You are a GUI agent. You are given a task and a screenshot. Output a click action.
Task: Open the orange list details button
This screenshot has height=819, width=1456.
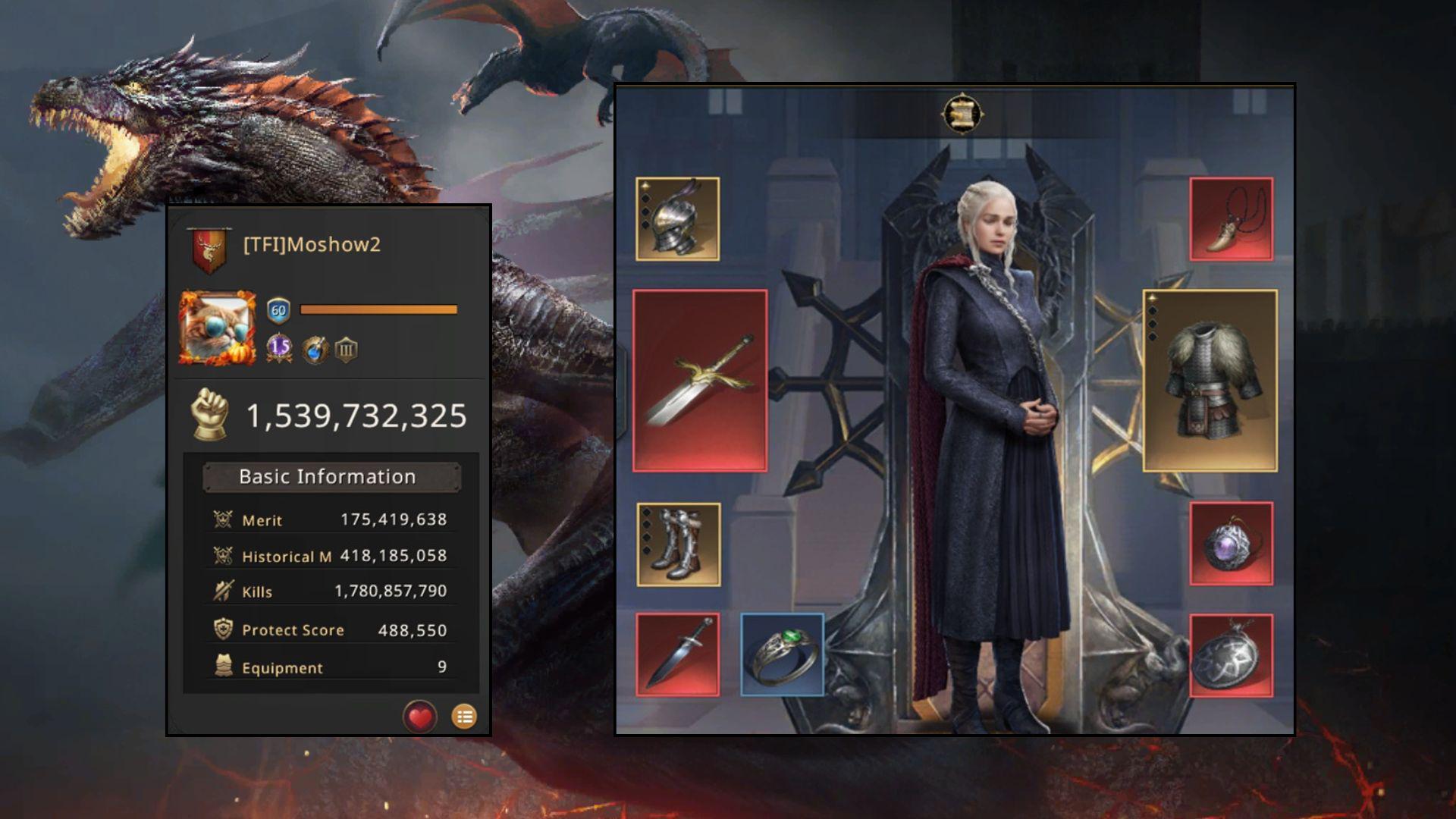(464, 717)
